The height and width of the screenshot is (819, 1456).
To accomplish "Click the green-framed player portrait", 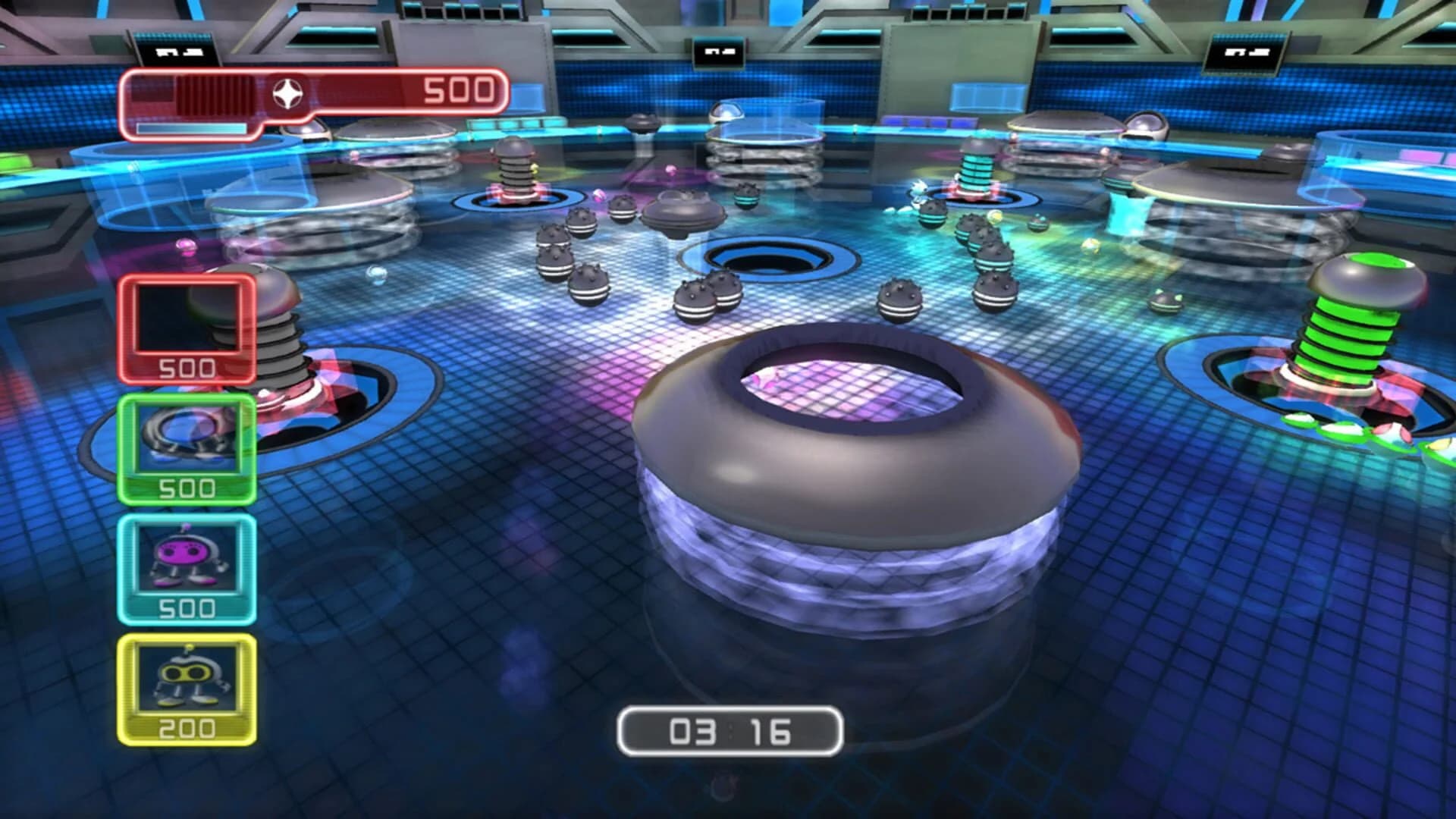I will (x=189, y=436).
